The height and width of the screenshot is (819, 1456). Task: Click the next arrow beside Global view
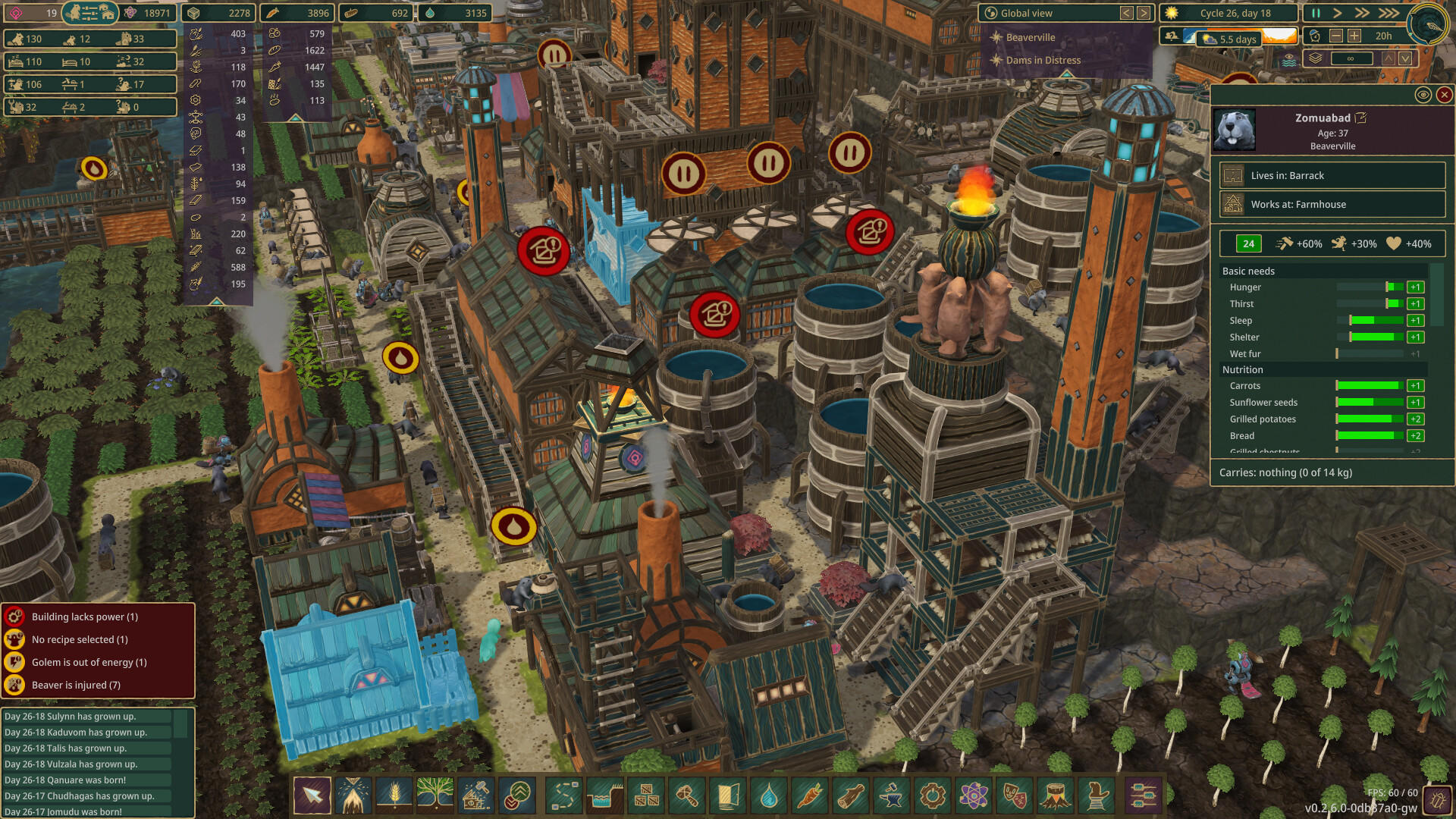(x=1143, y=12)
